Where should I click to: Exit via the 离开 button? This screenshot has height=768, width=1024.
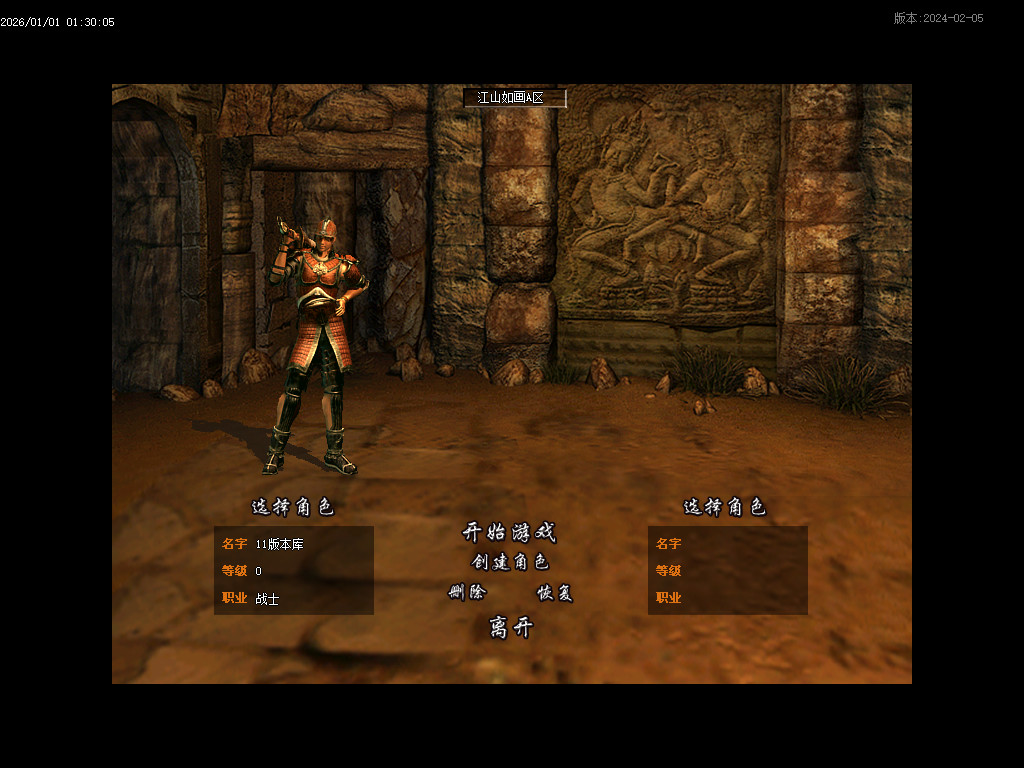[511, 627]
